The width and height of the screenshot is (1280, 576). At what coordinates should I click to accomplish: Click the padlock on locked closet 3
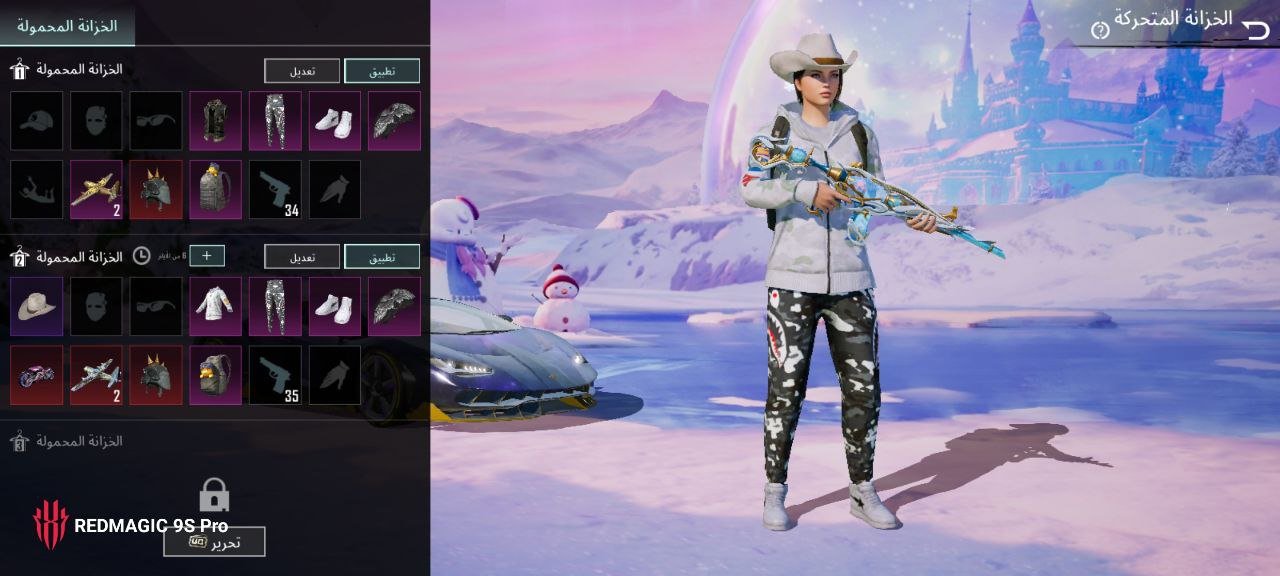tap(214, 494)
